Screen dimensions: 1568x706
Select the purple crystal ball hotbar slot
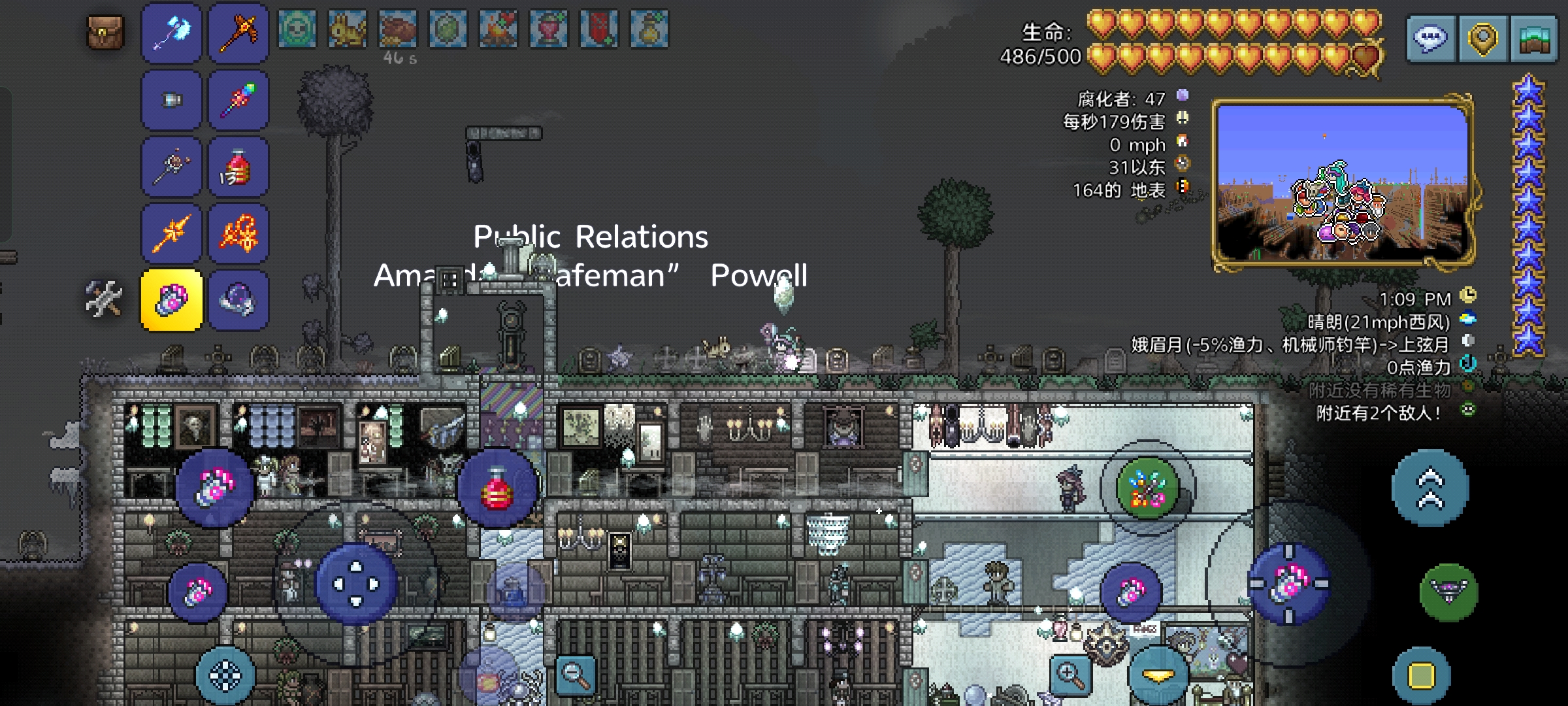click(x=238, y=301)
